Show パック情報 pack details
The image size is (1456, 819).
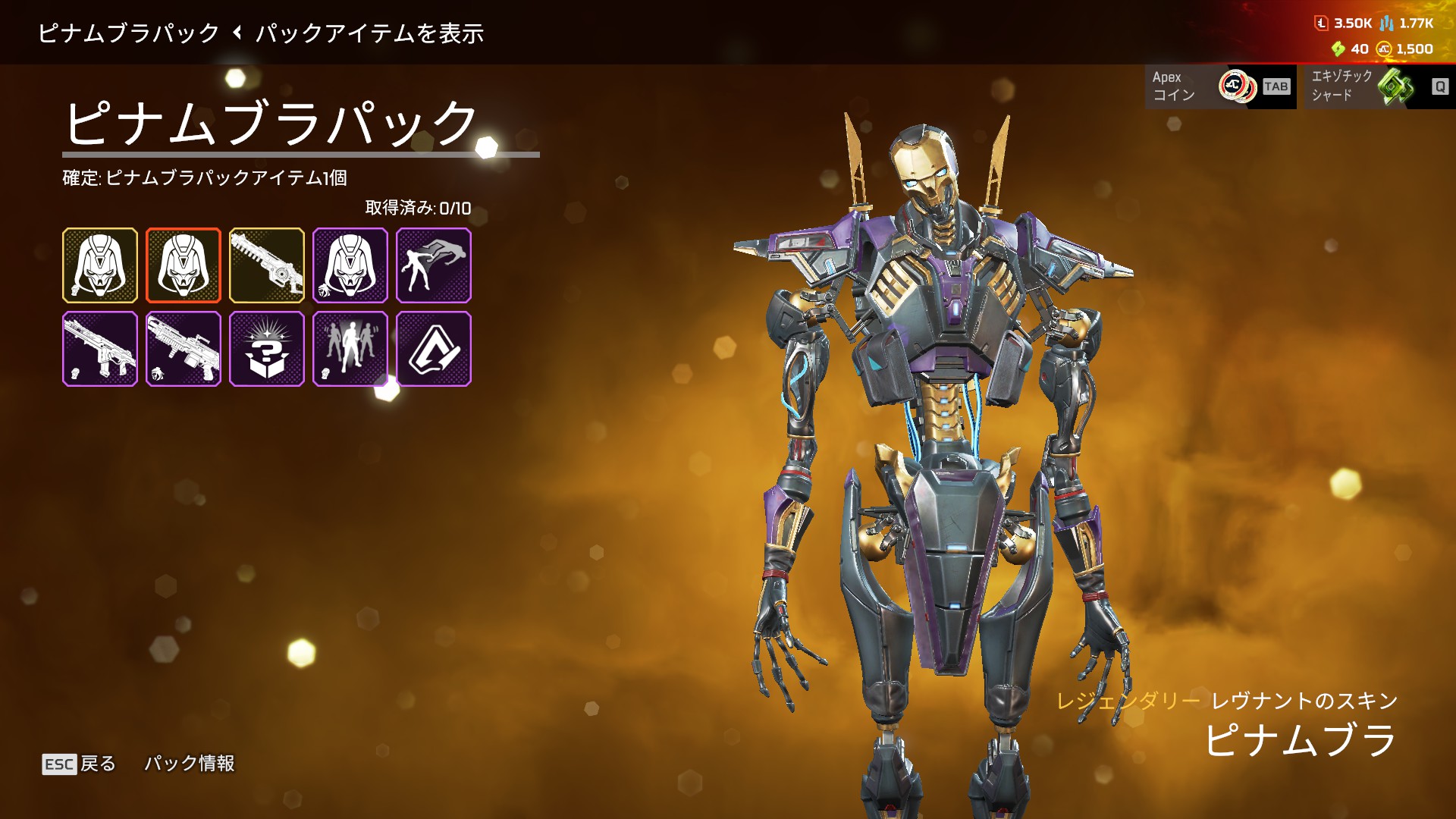coord(190,764)
